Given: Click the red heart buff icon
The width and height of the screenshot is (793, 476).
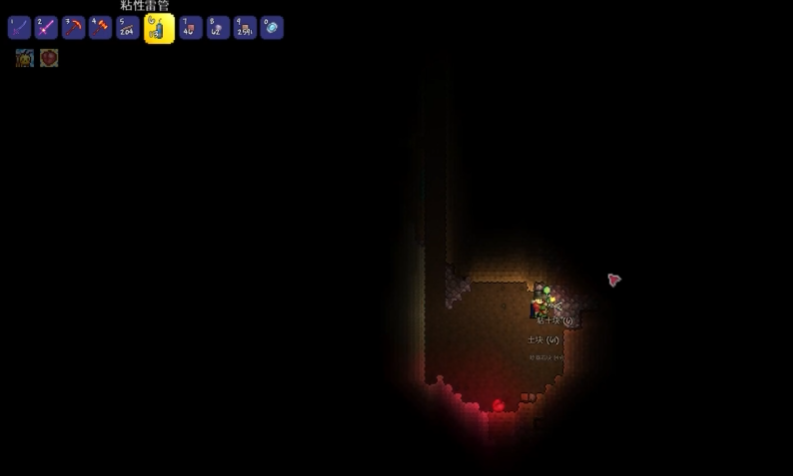Looking at the screenshot, I should 49,58.
